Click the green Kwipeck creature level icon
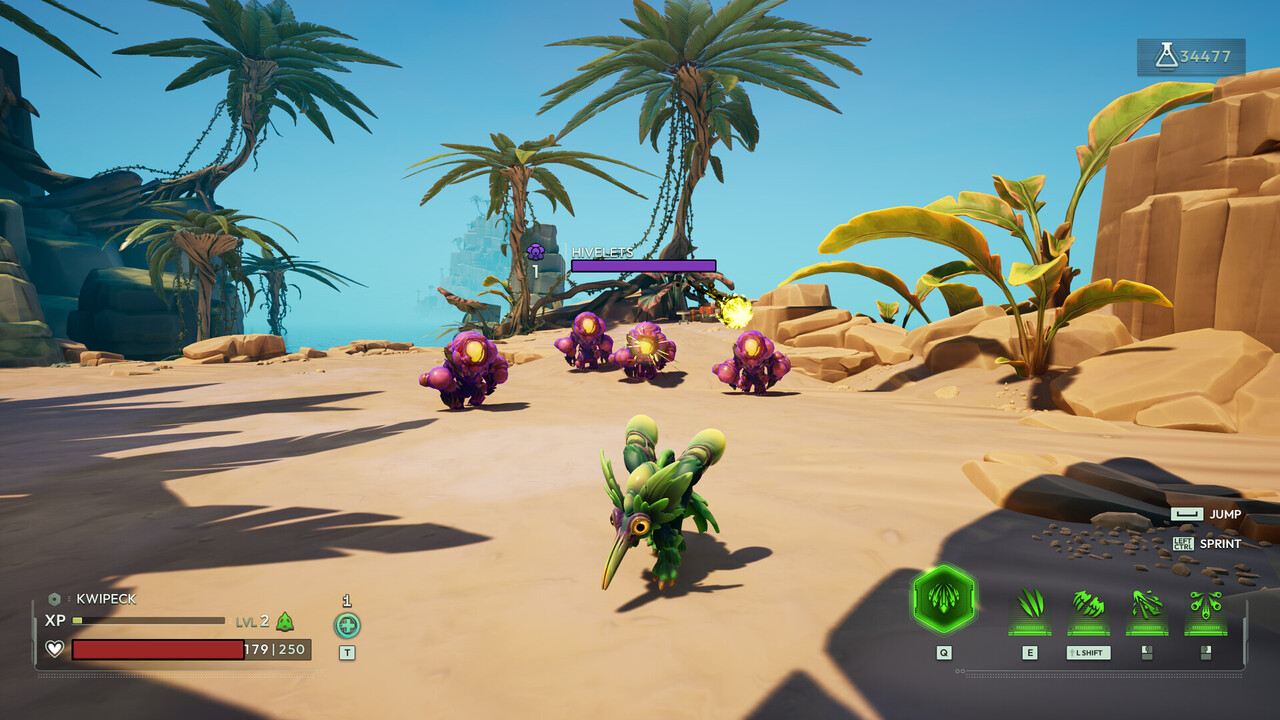1280x720 pixels. [x=285, y=621]
